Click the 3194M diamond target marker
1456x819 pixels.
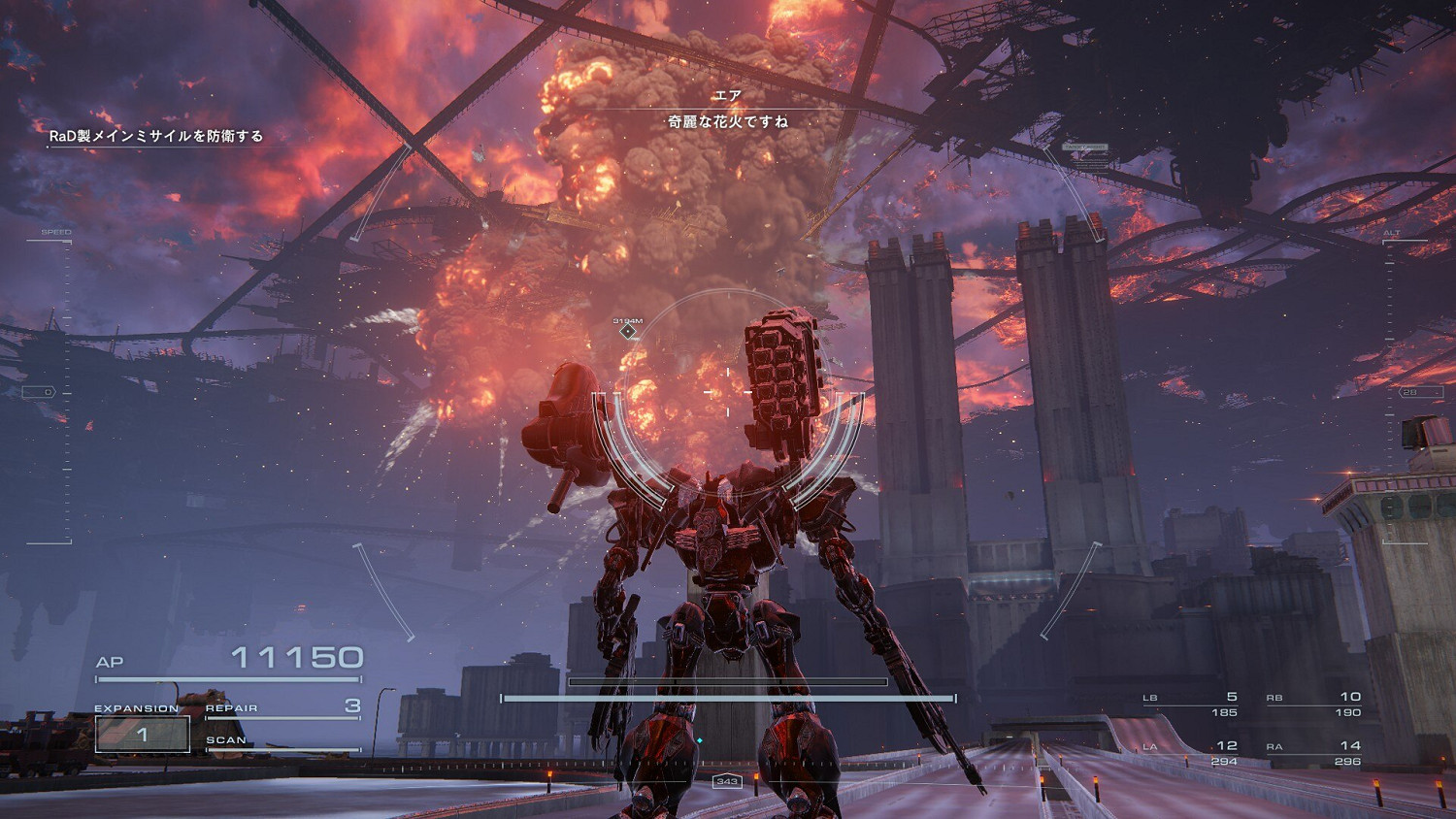coord(628,332)
